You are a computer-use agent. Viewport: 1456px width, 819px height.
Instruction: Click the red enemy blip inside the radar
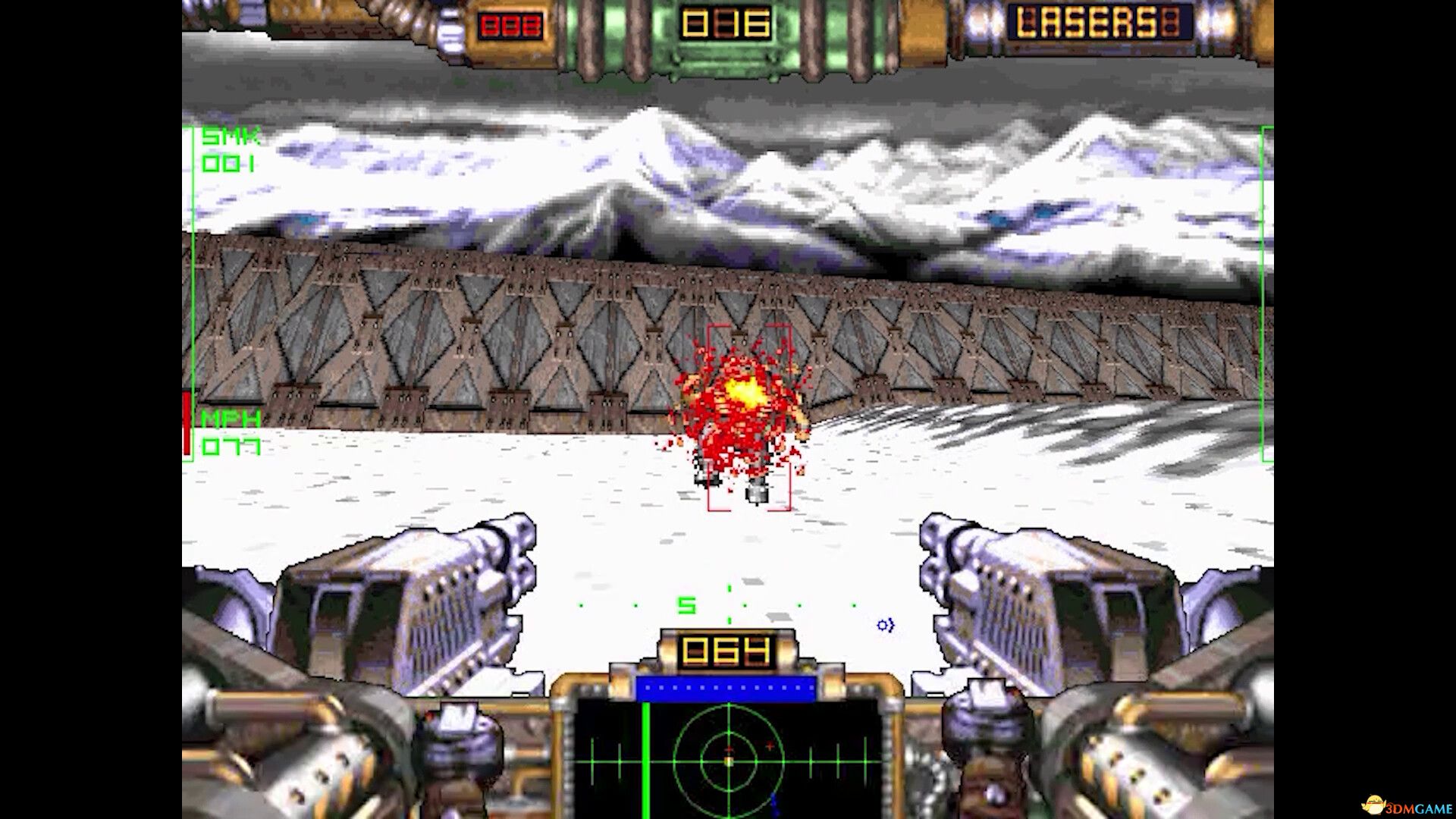click(x=770, y=746)
